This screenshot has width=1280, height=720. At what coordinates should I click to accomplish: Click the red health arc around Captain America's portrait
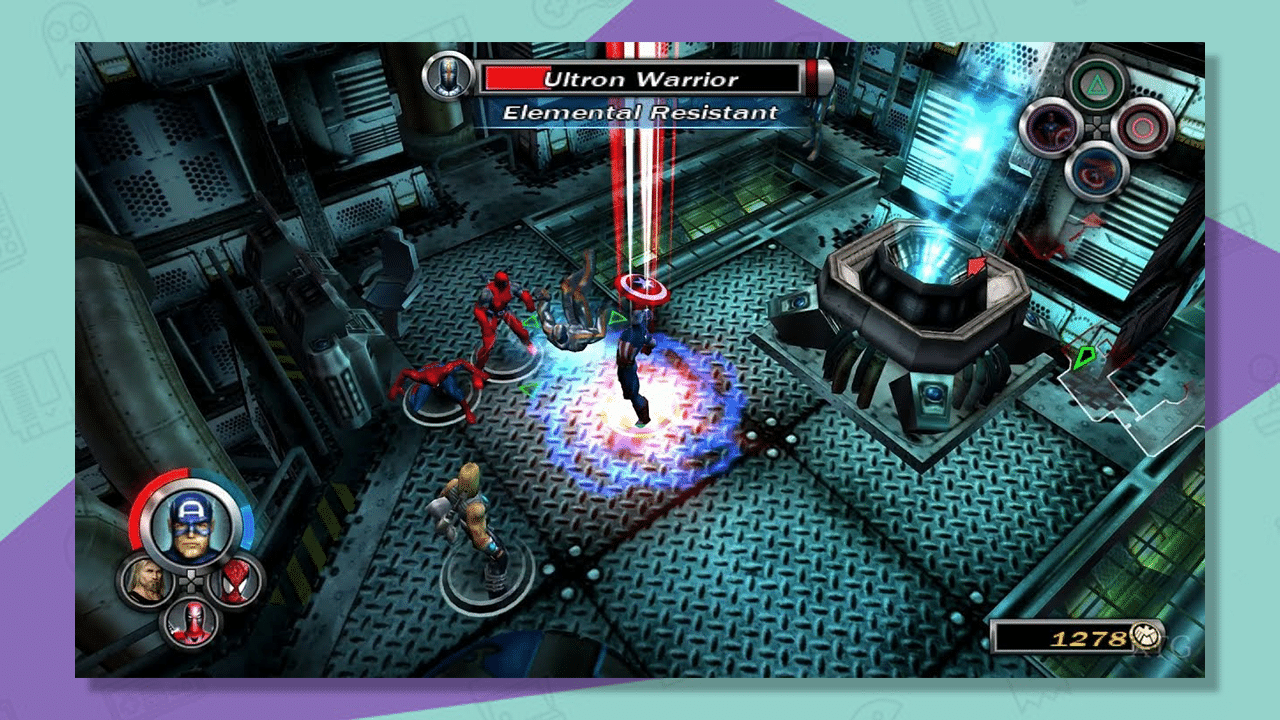[136, 511]
